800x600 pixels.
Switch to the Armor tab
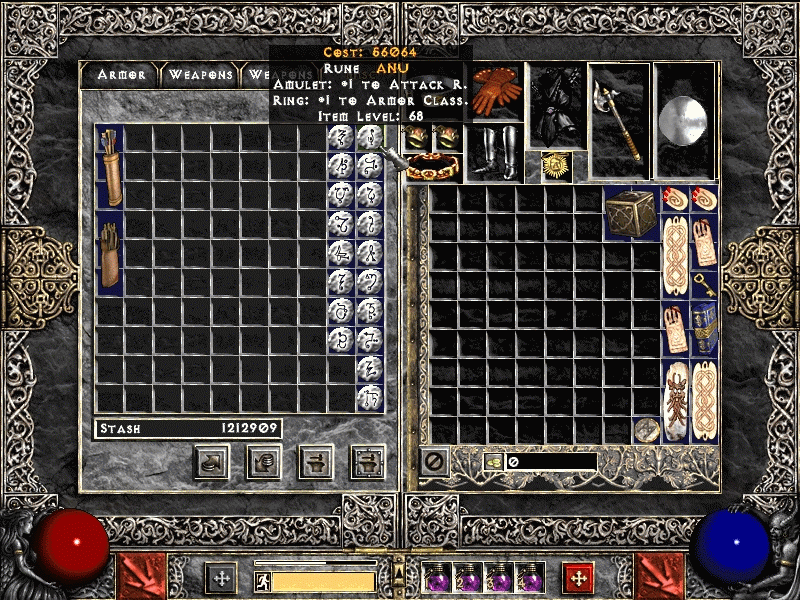click(121, 75)
